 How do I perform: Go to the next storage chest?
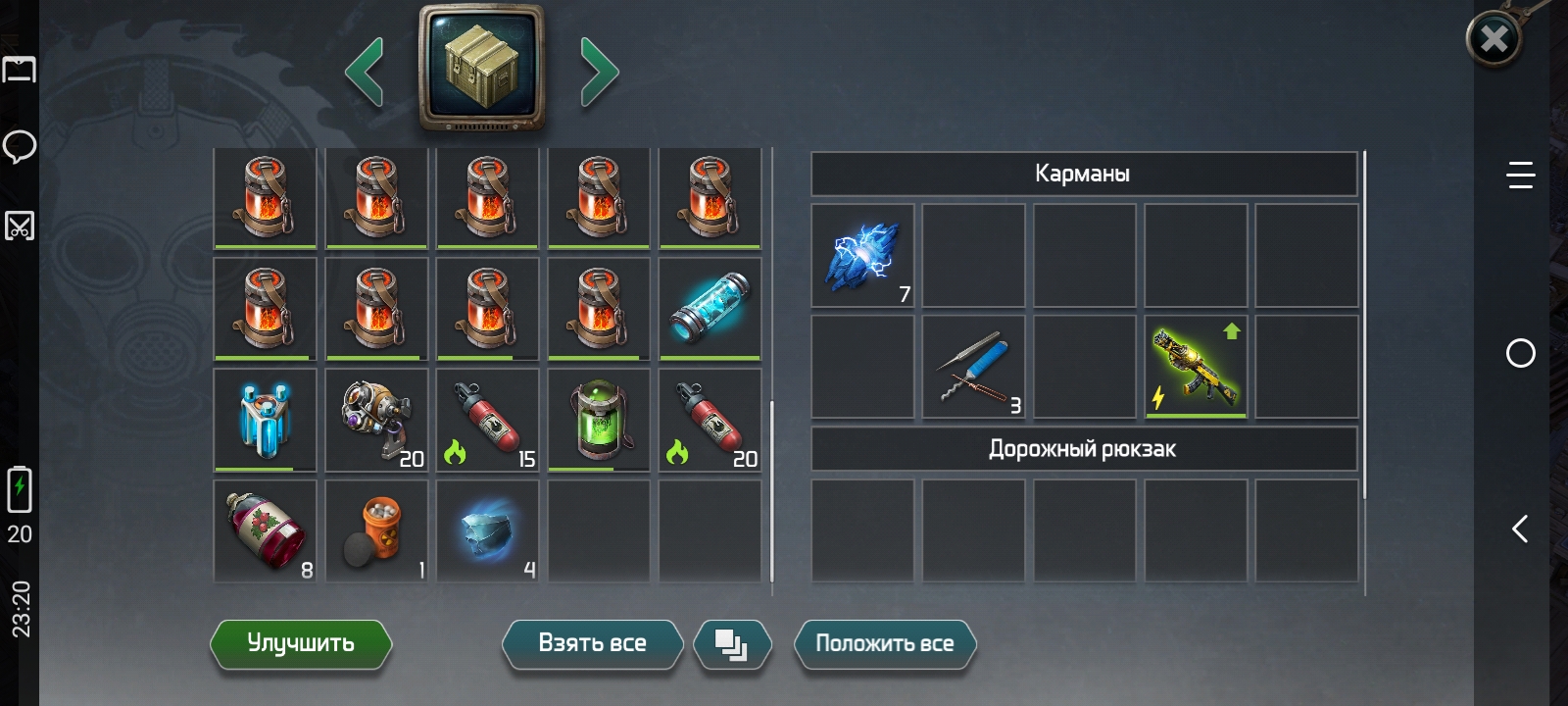coord(599,72)
